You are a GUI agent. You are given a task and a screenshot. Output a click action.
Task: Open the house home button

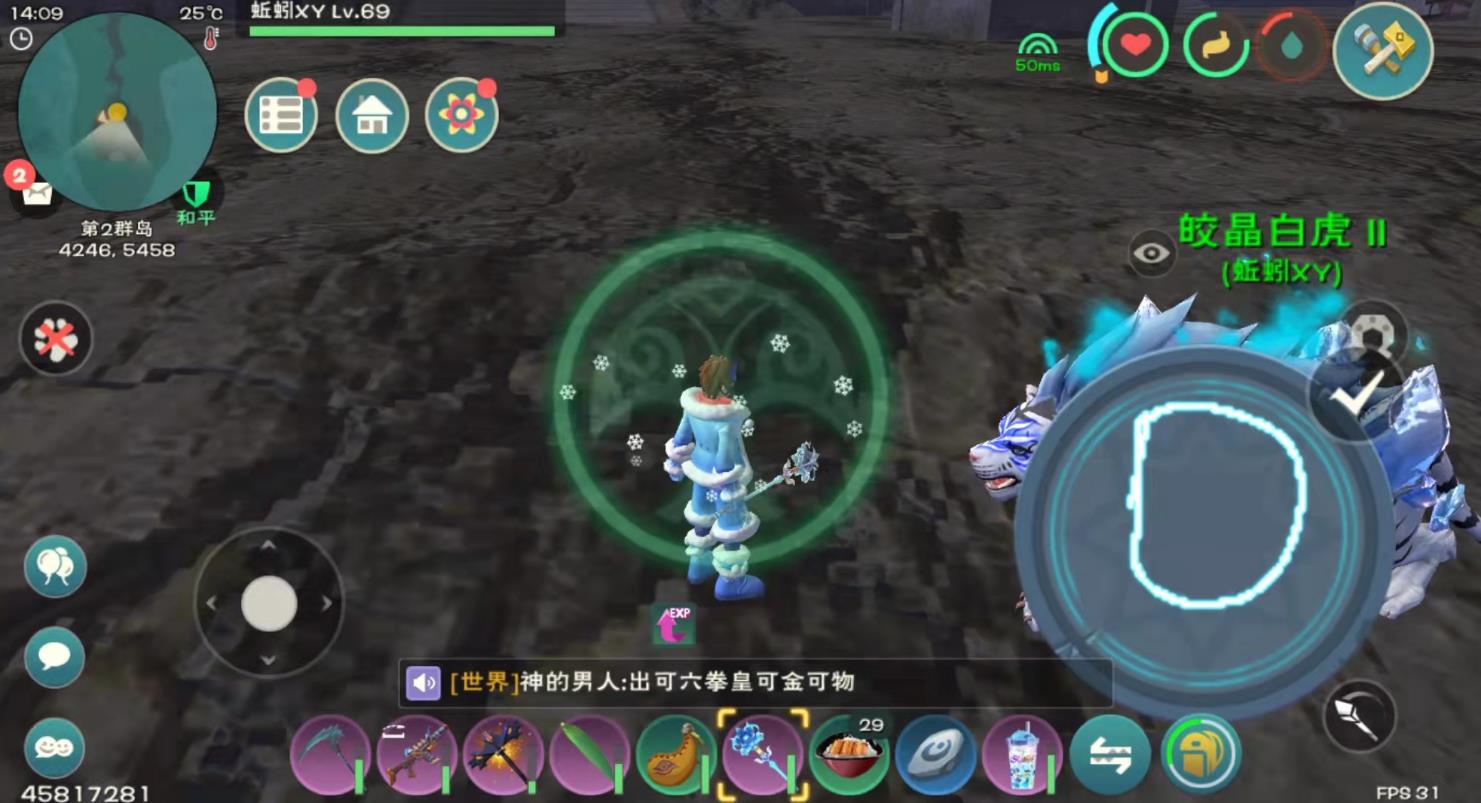click(x=372, y=116)
